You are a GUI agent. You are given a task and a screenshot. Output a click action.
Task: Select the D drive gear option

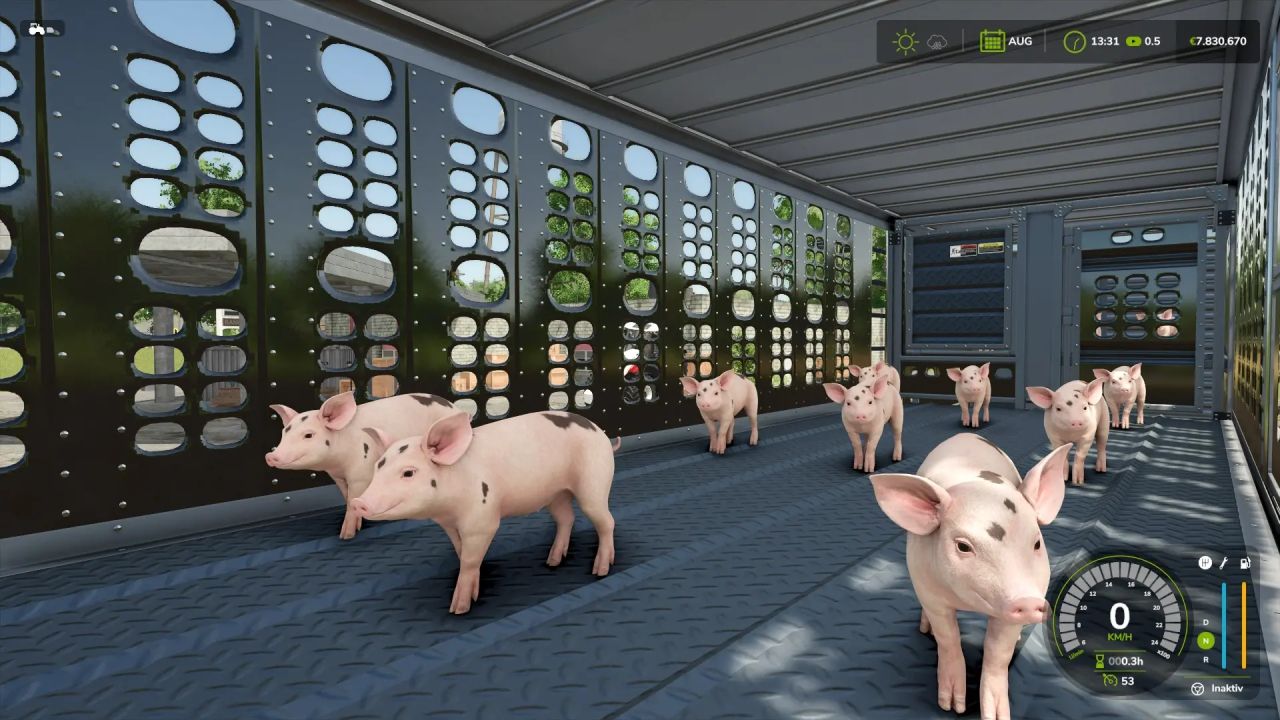pyautogui.click(x=1205, y=622)
